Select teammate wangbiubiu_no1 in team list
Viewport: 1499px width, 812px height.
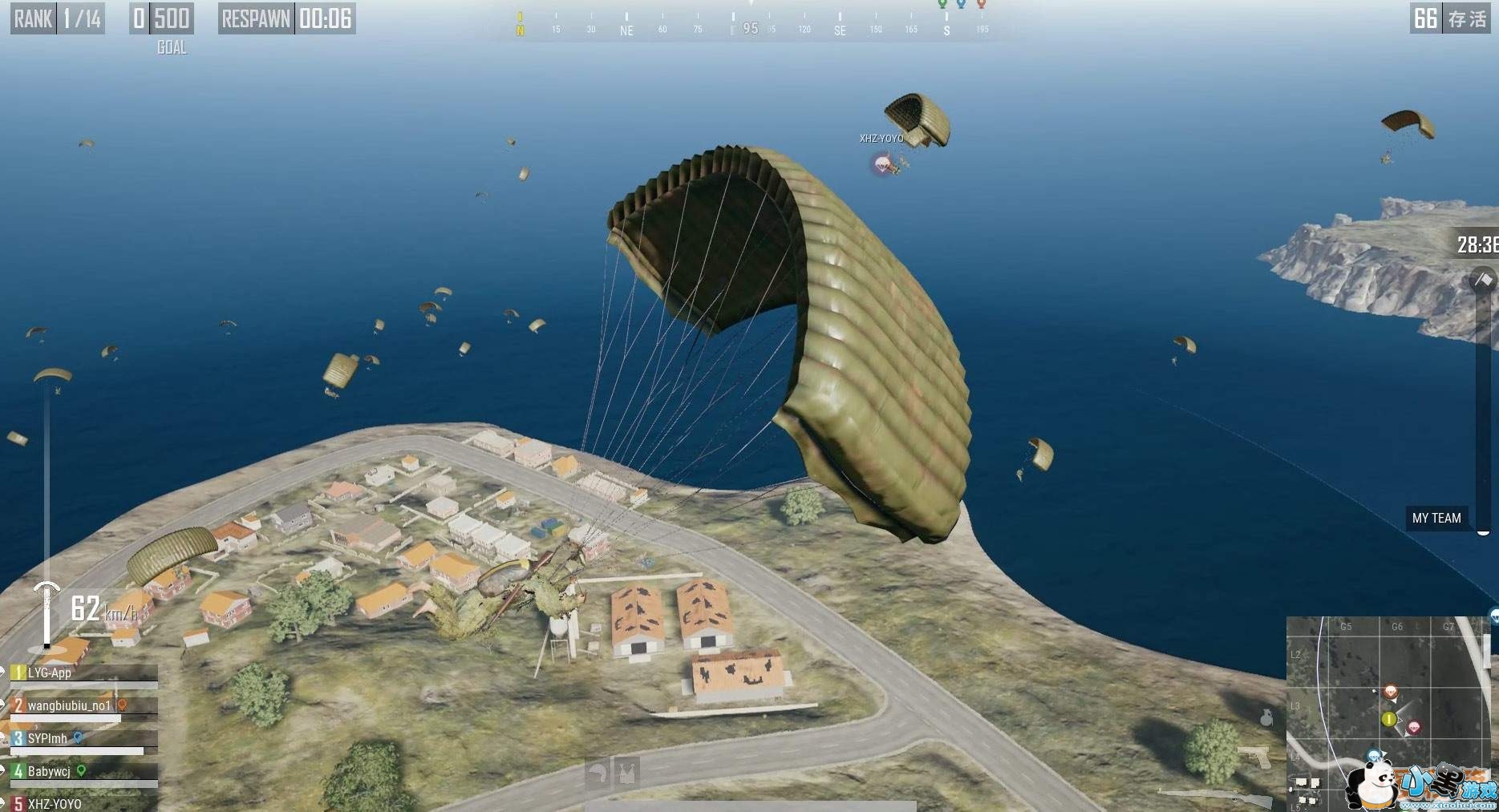(69, 706)
